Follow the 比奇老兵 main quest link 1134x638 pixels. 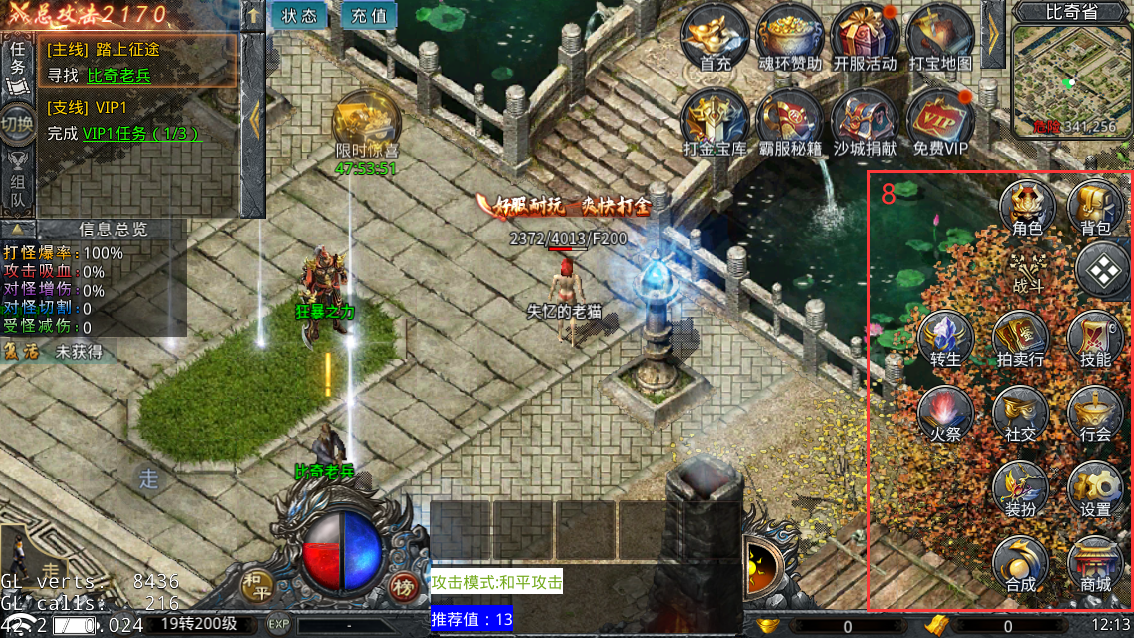point(119,75)
